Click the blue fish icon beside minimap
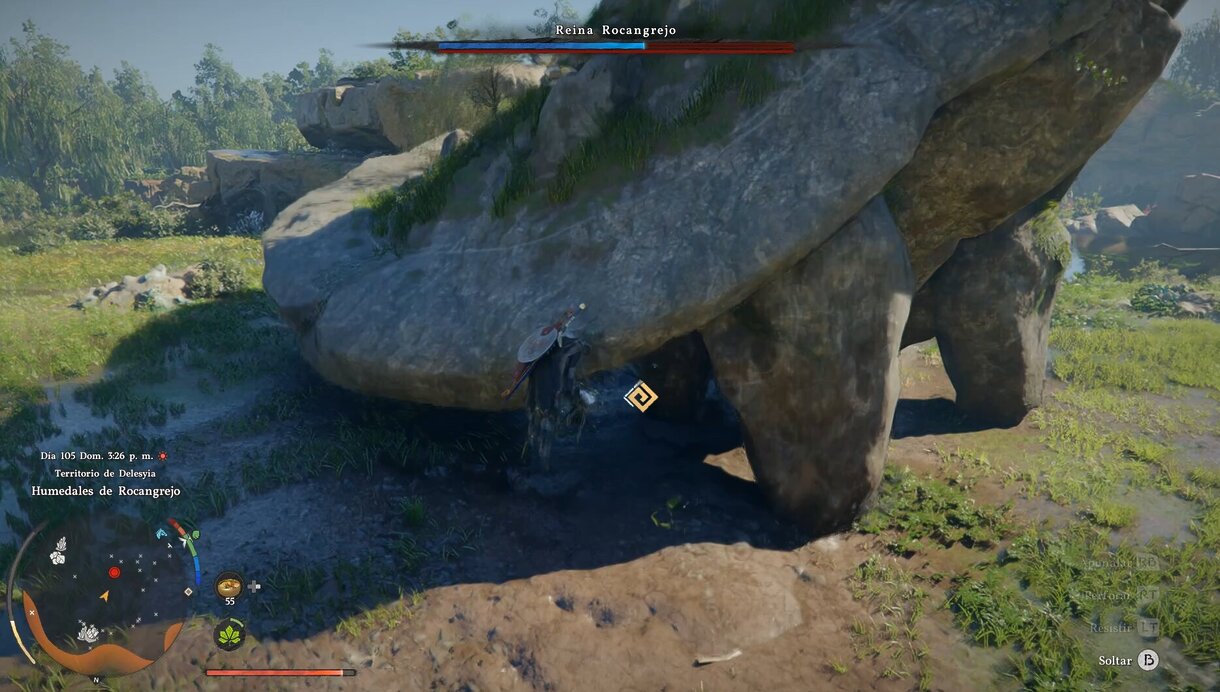This screenshot has height=692, width=1220. coord(162,533)
